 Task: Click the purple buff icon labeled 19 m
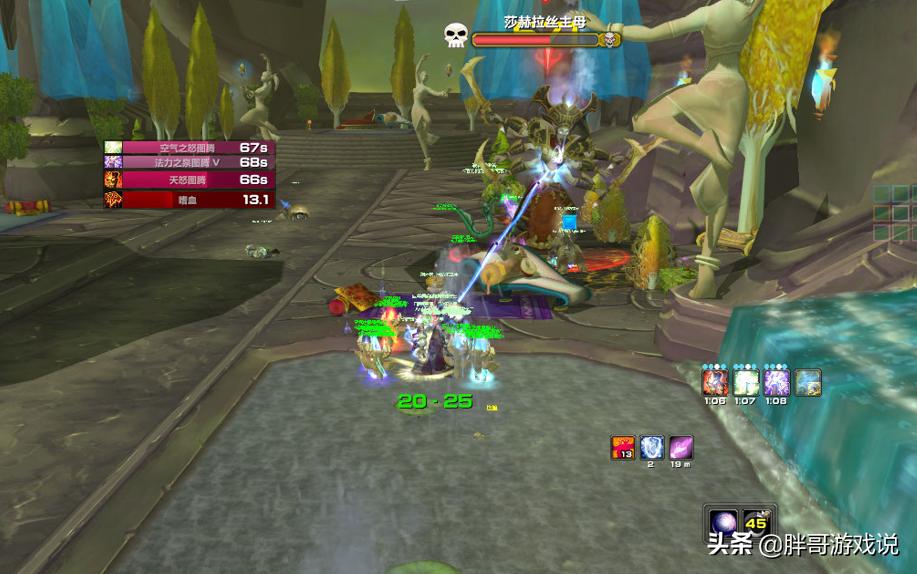pyautogui.click(x=681, y=448)
